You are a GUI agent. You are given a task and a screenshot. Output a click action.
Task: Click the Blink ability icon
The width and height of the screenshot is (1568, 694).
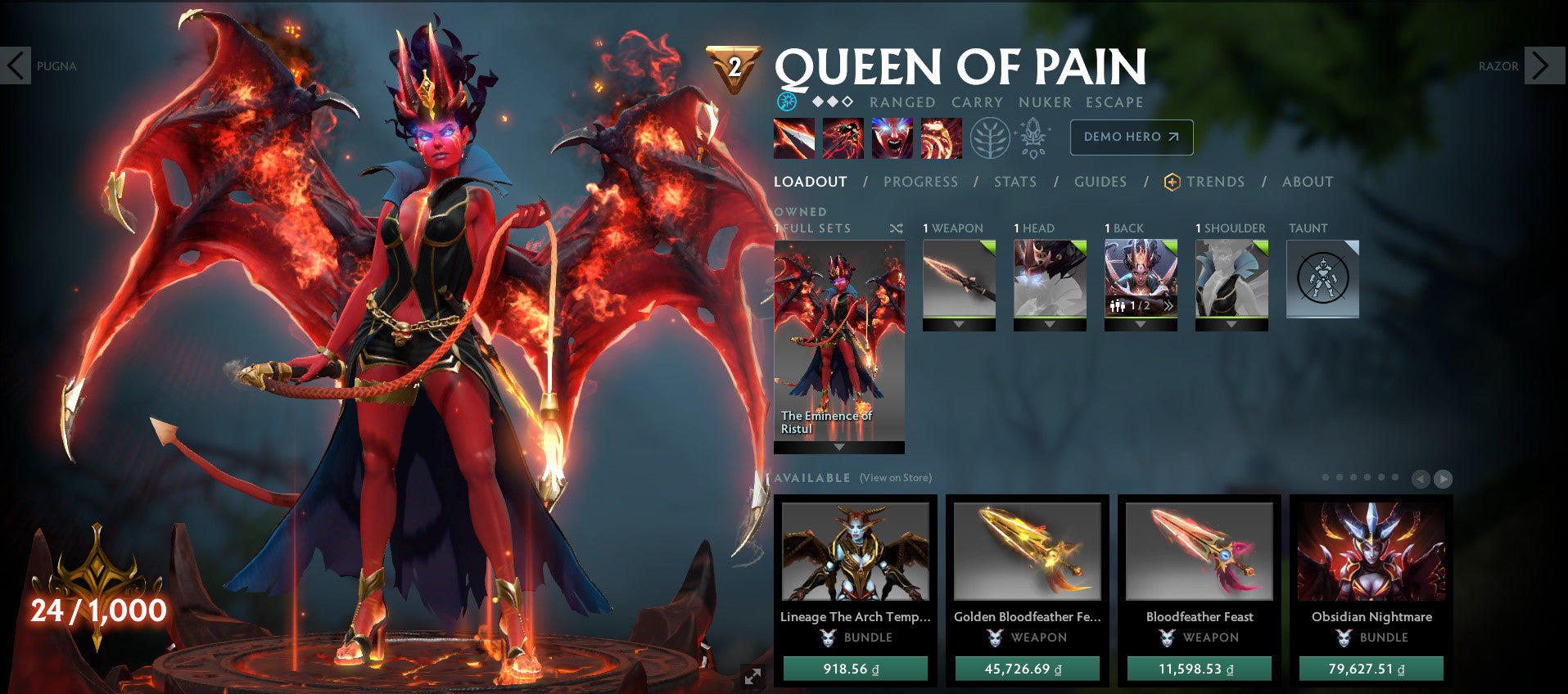point(842,137)
